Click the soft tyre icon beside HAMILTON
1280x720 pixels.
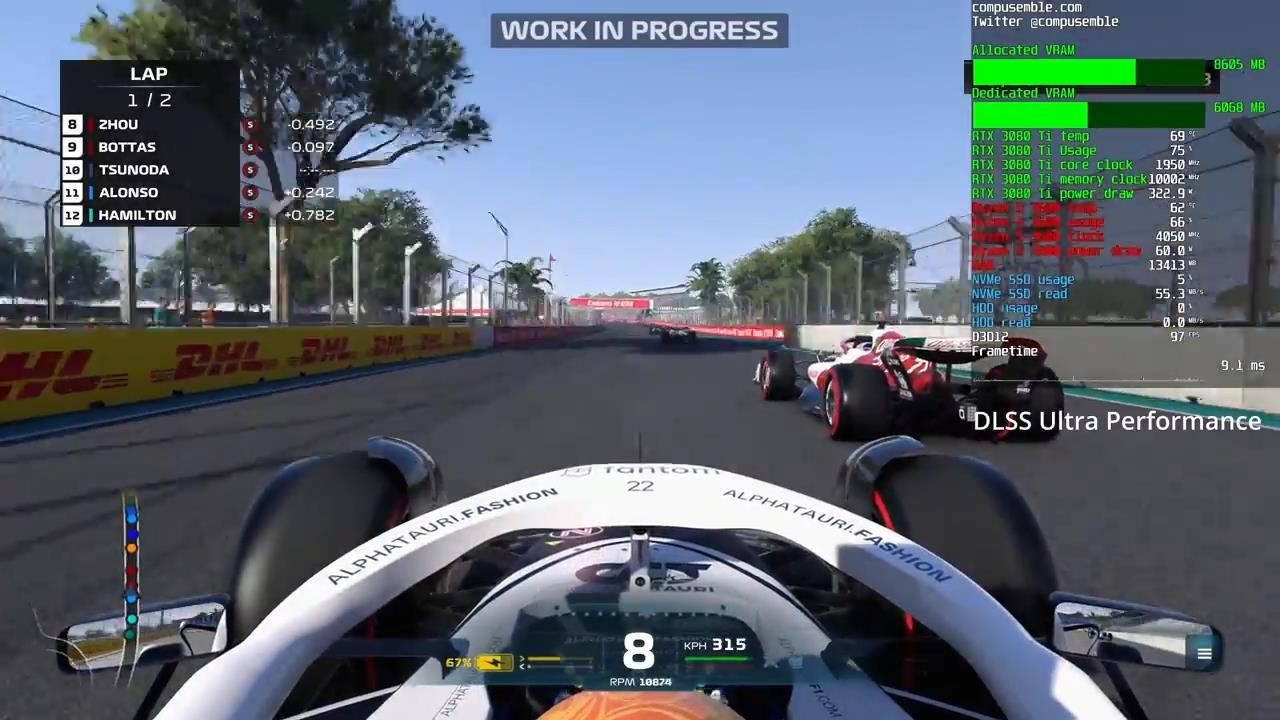pos(250,215)
